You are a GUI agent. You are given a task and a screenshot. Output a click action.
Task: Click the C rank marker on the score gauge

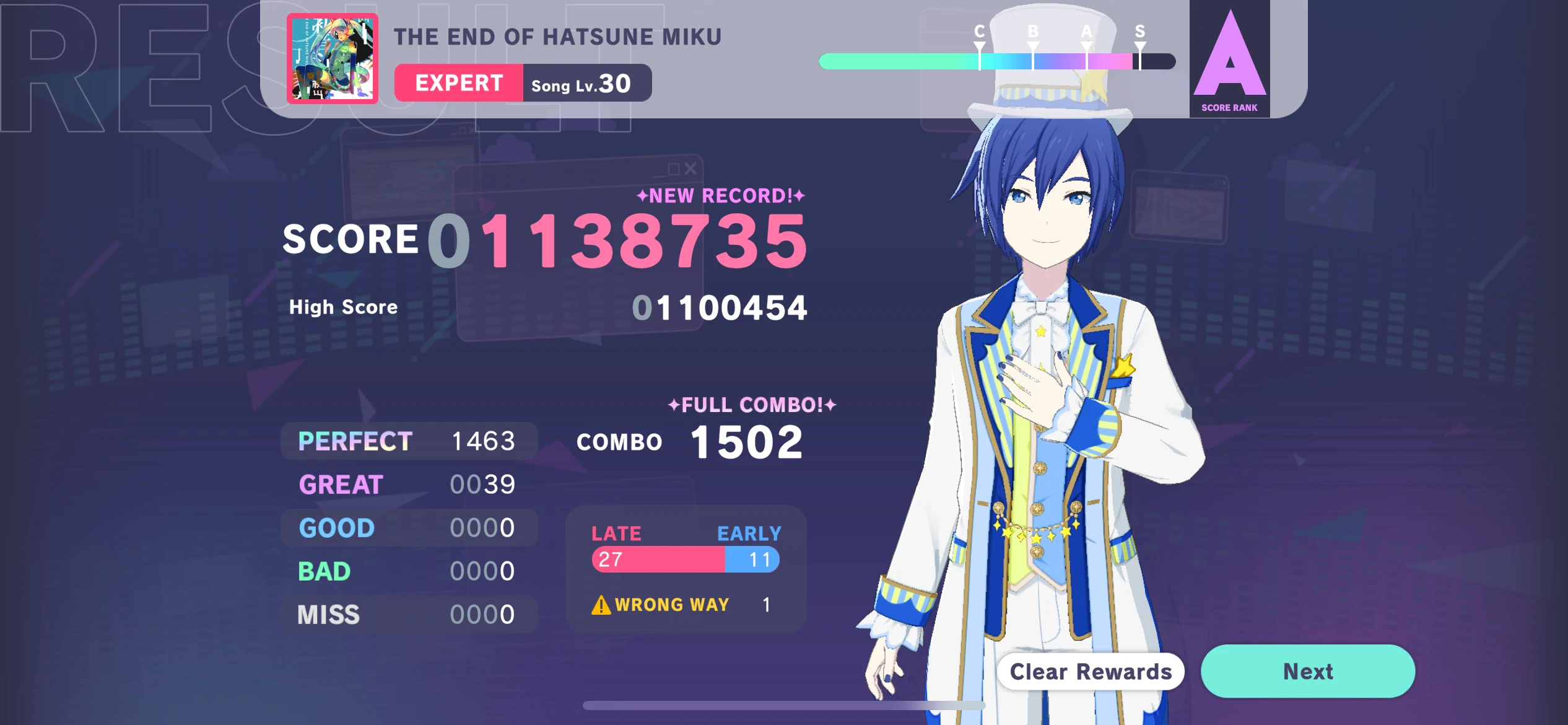pyautogui.click(x=979, y=43)
